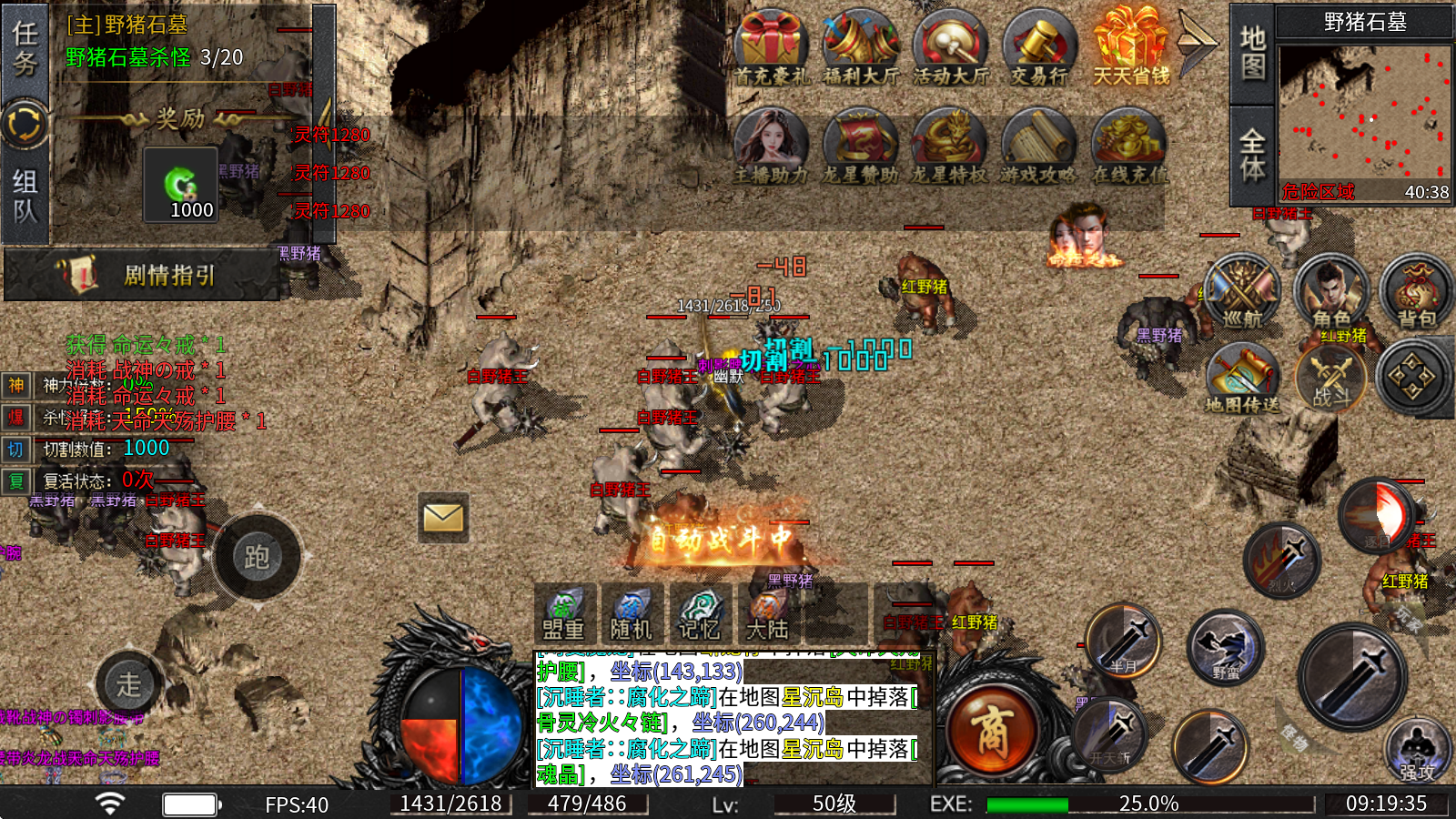The width and height of the screenshot is (1456, 819).
Task: Switch to the 任务 quest tab
Action: [25, 49]
